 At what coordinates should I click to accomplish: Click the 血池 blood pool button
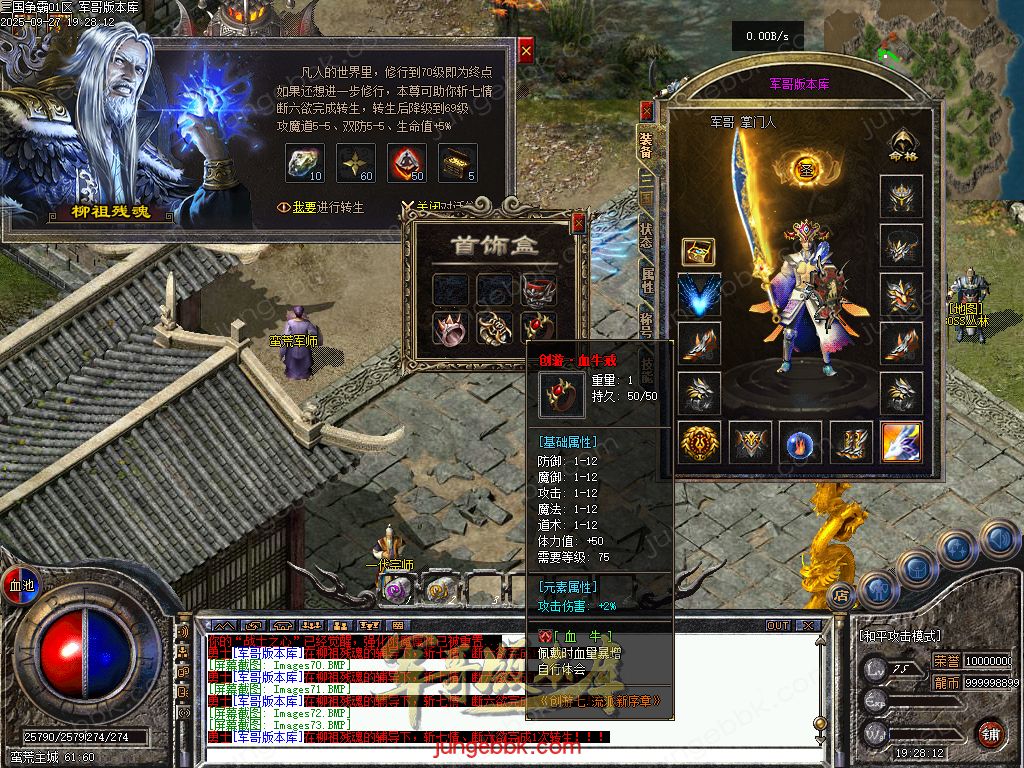tap(21, 583)
